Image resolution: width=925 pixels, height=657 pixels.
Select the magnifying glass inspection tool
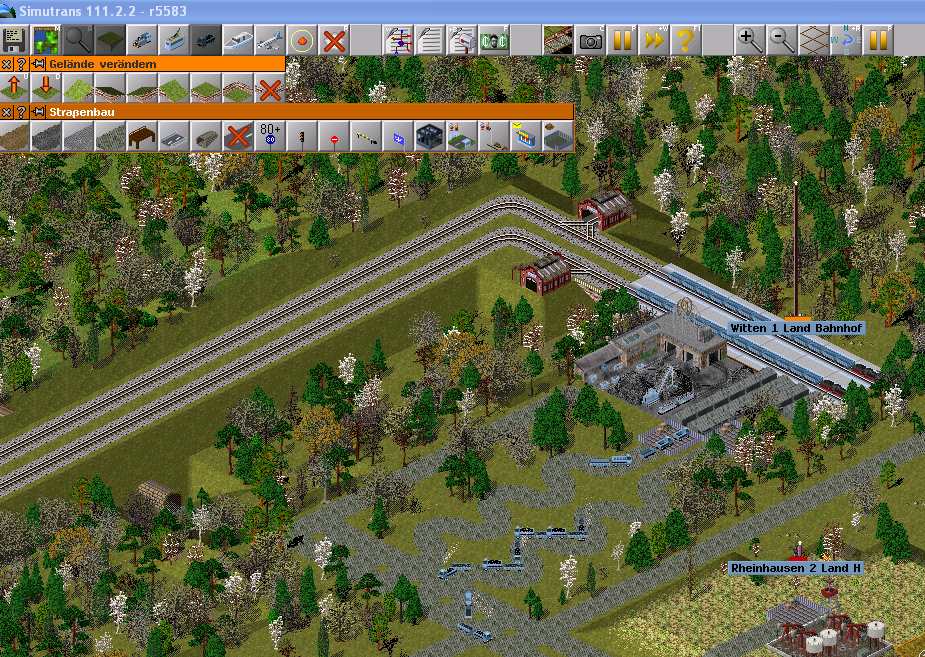78,40
